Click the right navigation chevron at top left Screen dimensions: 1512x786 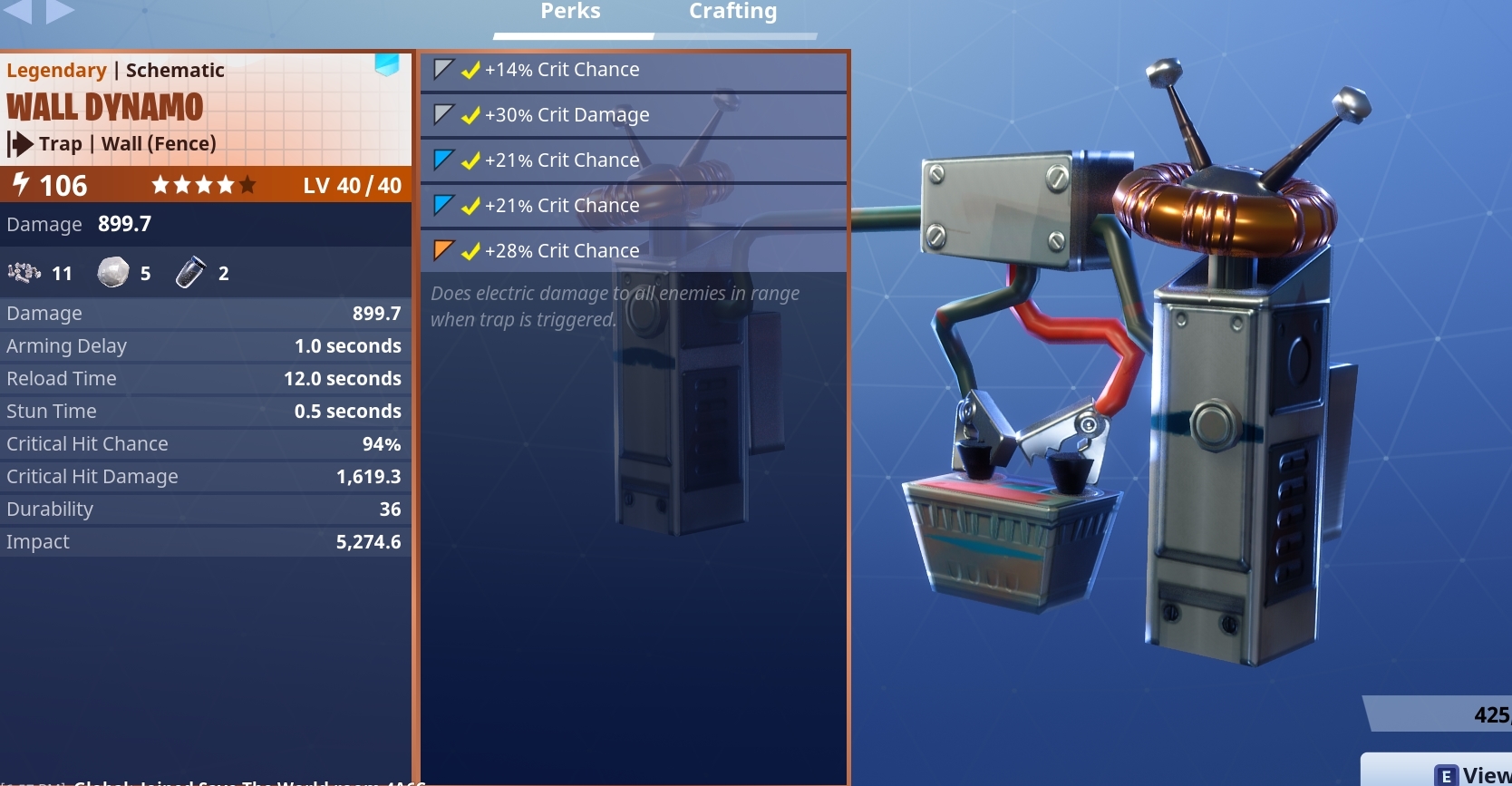(58, 12)
